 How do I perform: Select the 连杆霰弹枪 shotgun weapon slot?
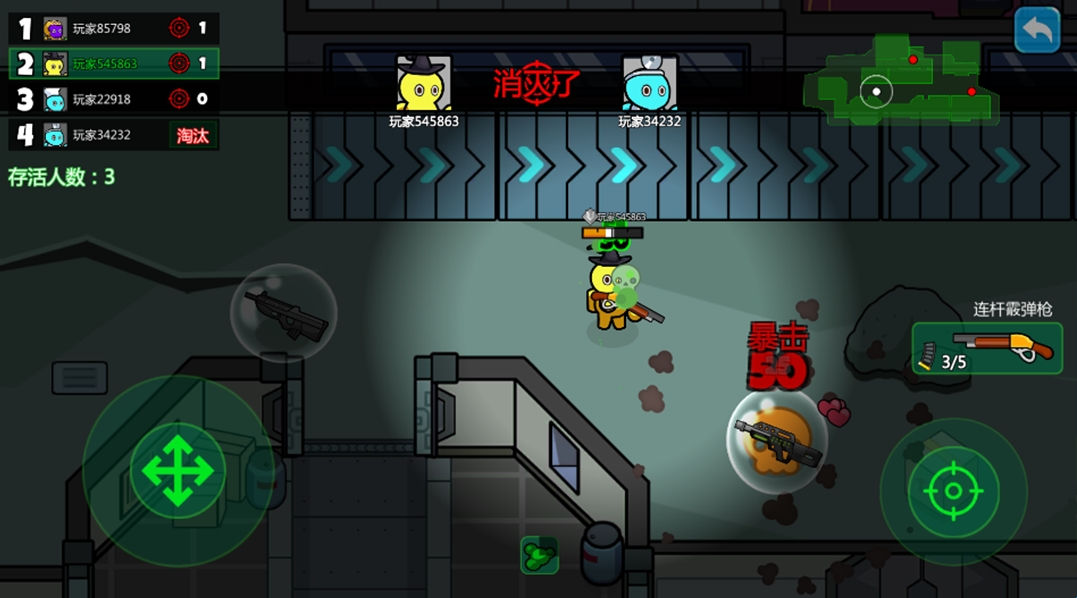point(987,348)
